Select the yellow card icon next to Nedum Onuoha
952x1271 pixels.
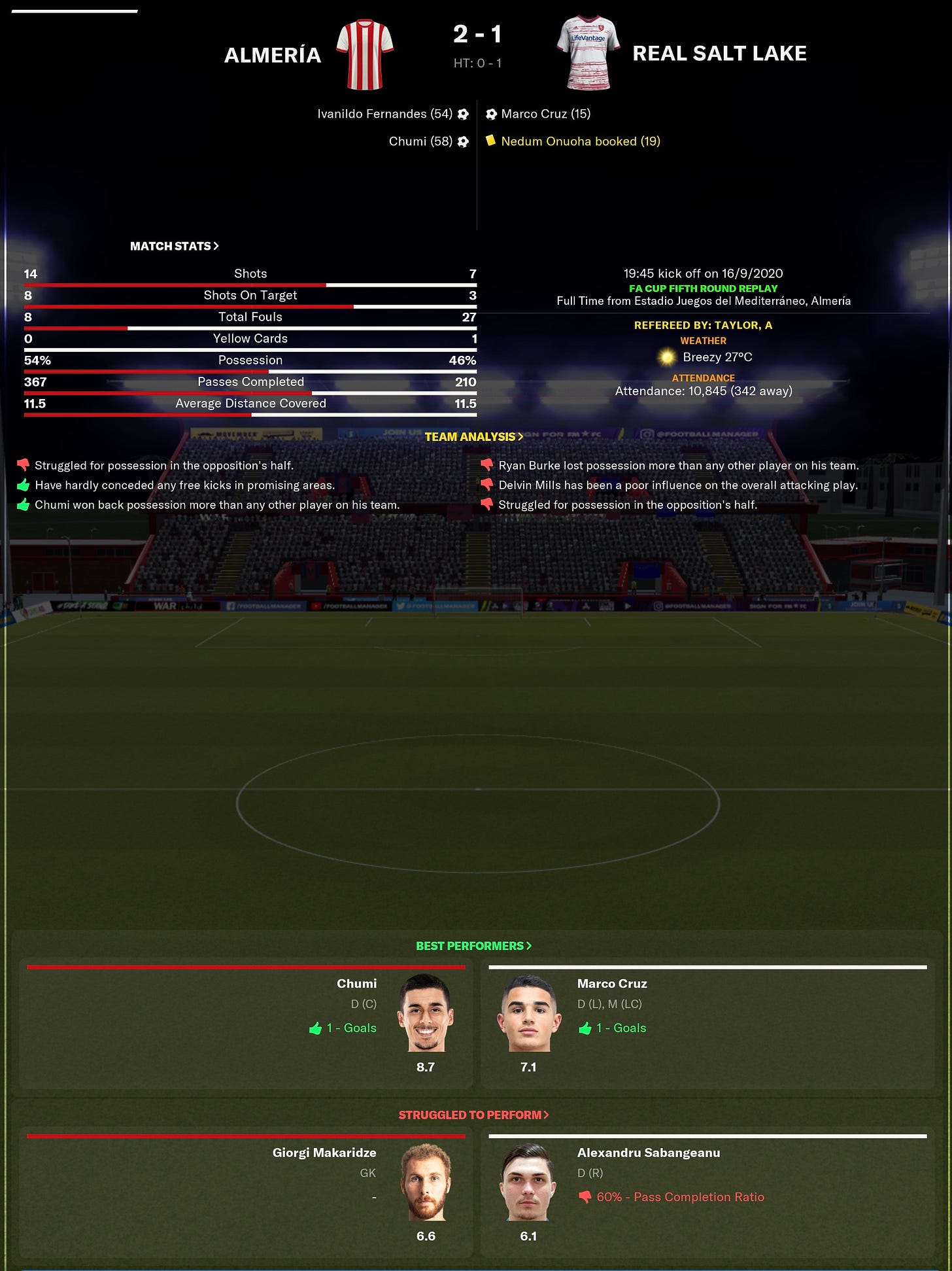[491, 141]
